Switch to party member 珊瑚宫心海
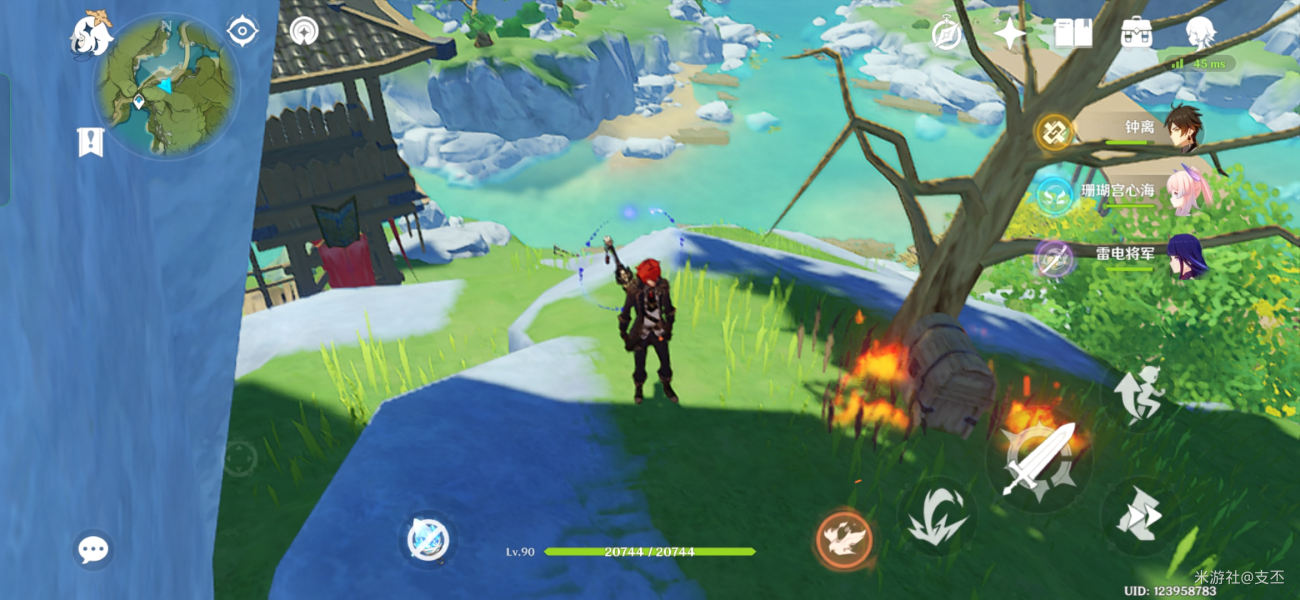This screenshot has width=1300, height=600. (x=1188, y=193)
